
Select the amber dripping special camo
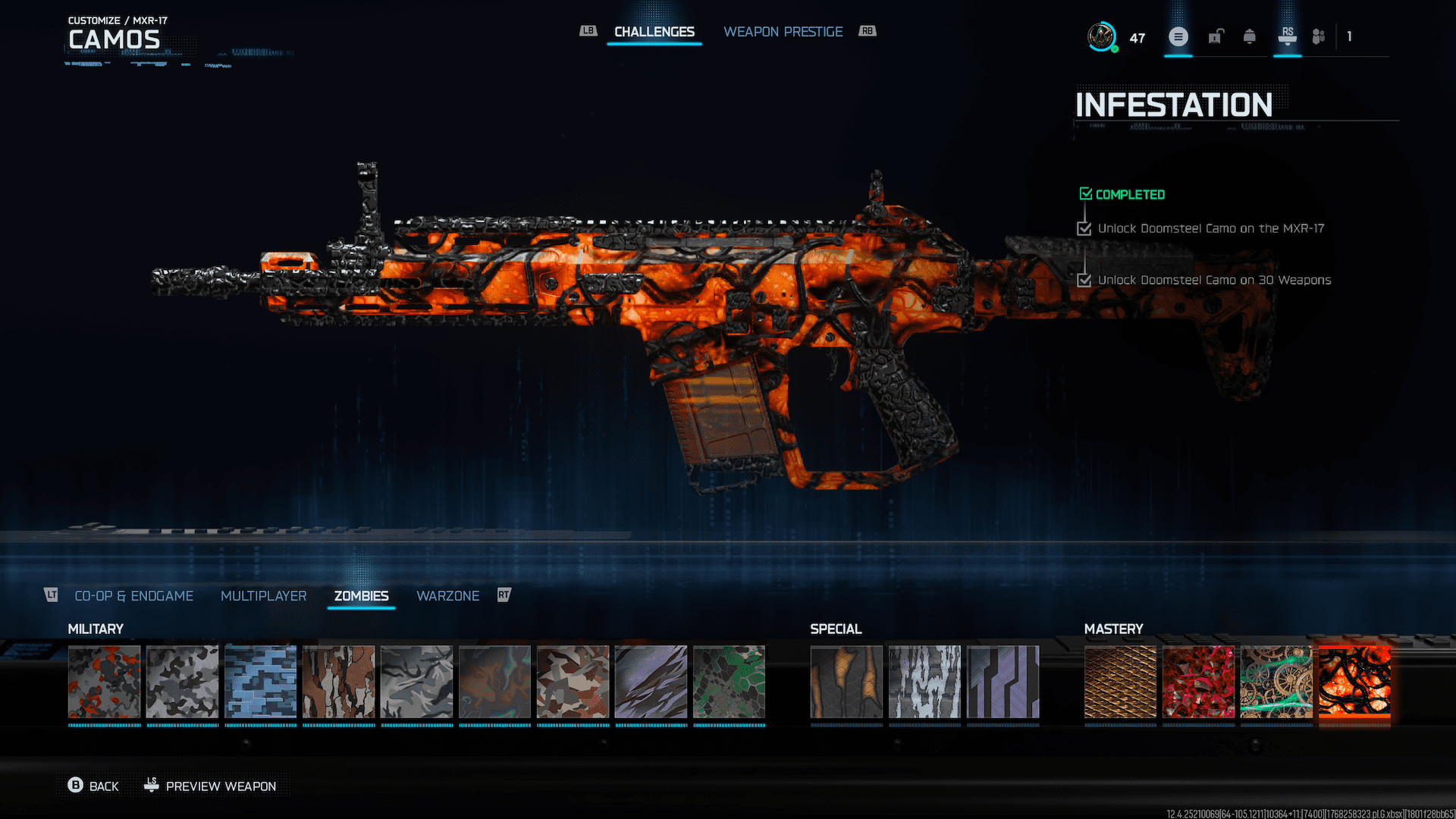(x=846, y=682)
